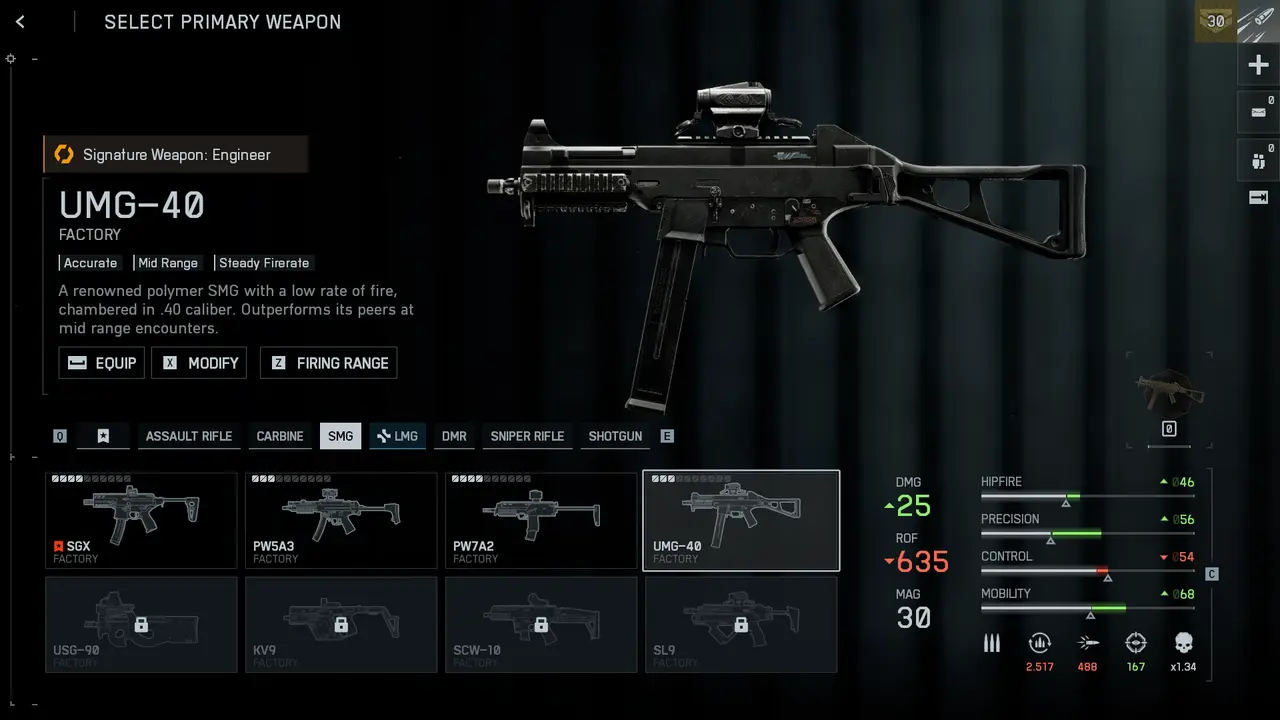The image size is (1280, 720).
Task: Select the SMG weapon tab
Action: [x=340, y=436]
